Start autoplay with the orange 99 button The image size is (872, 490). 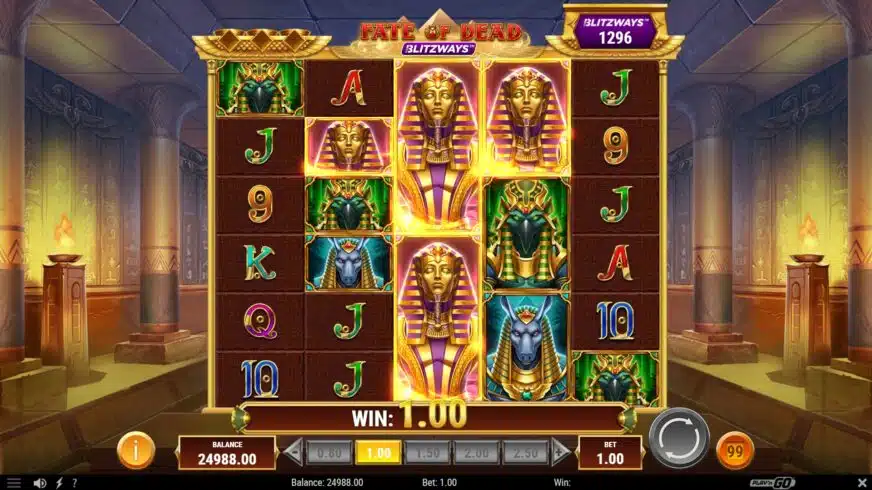click(736, 450)
